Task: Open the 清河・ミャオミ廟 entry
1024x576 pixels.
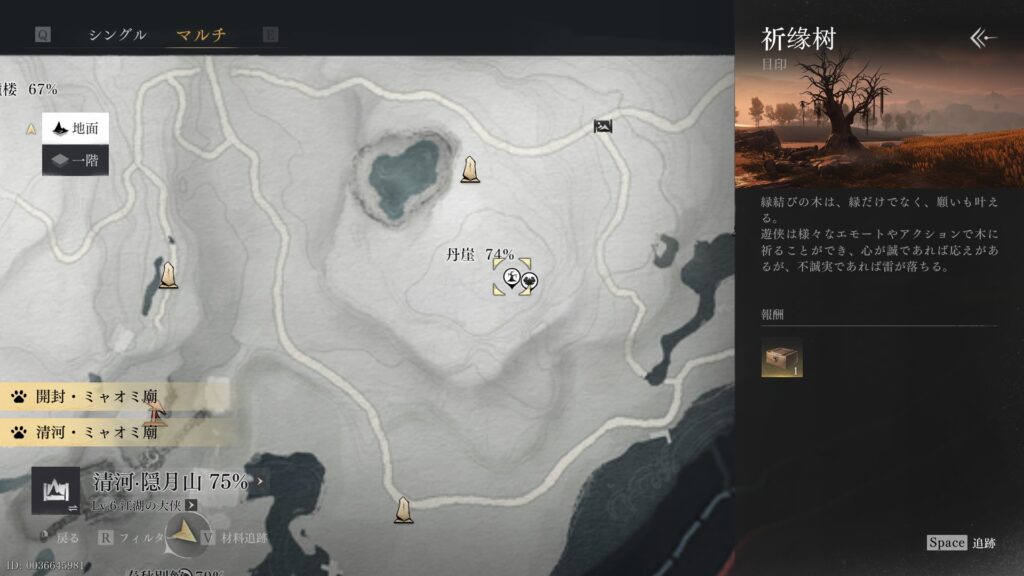Action: (85, 432)
